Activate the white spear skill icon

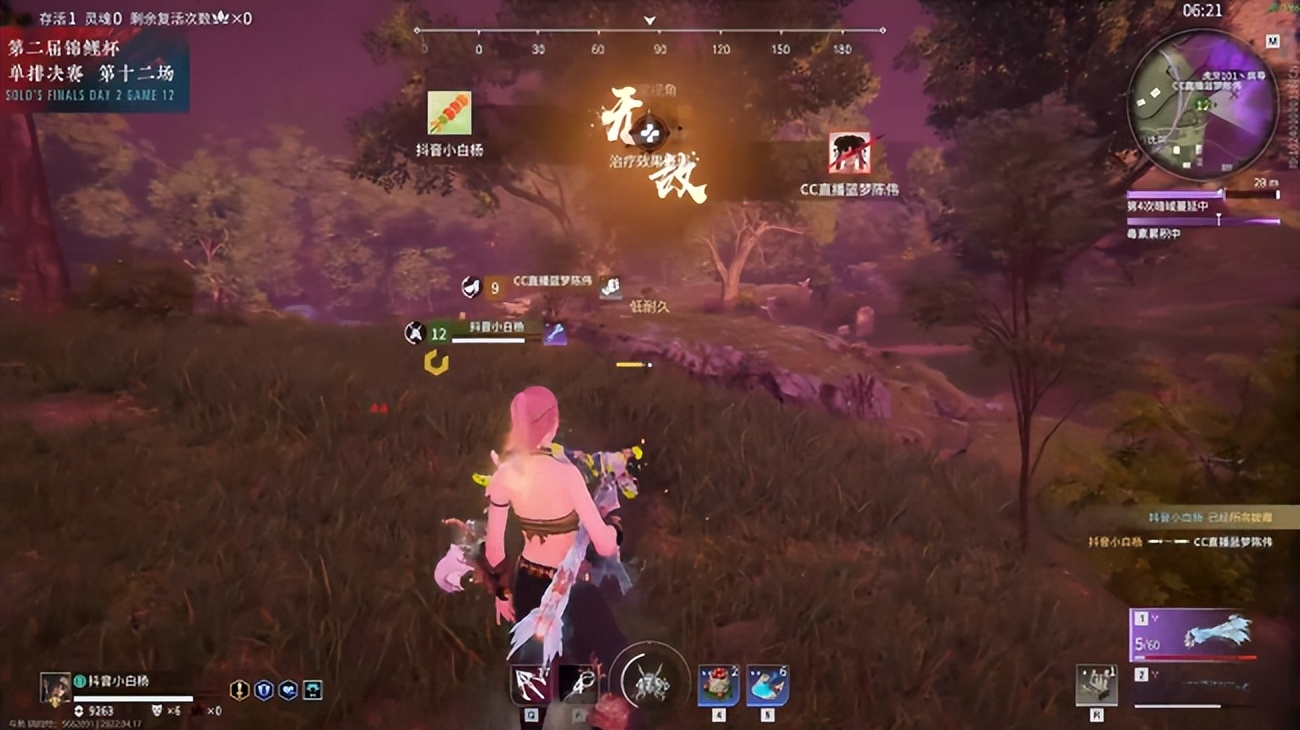coord(529,685)
